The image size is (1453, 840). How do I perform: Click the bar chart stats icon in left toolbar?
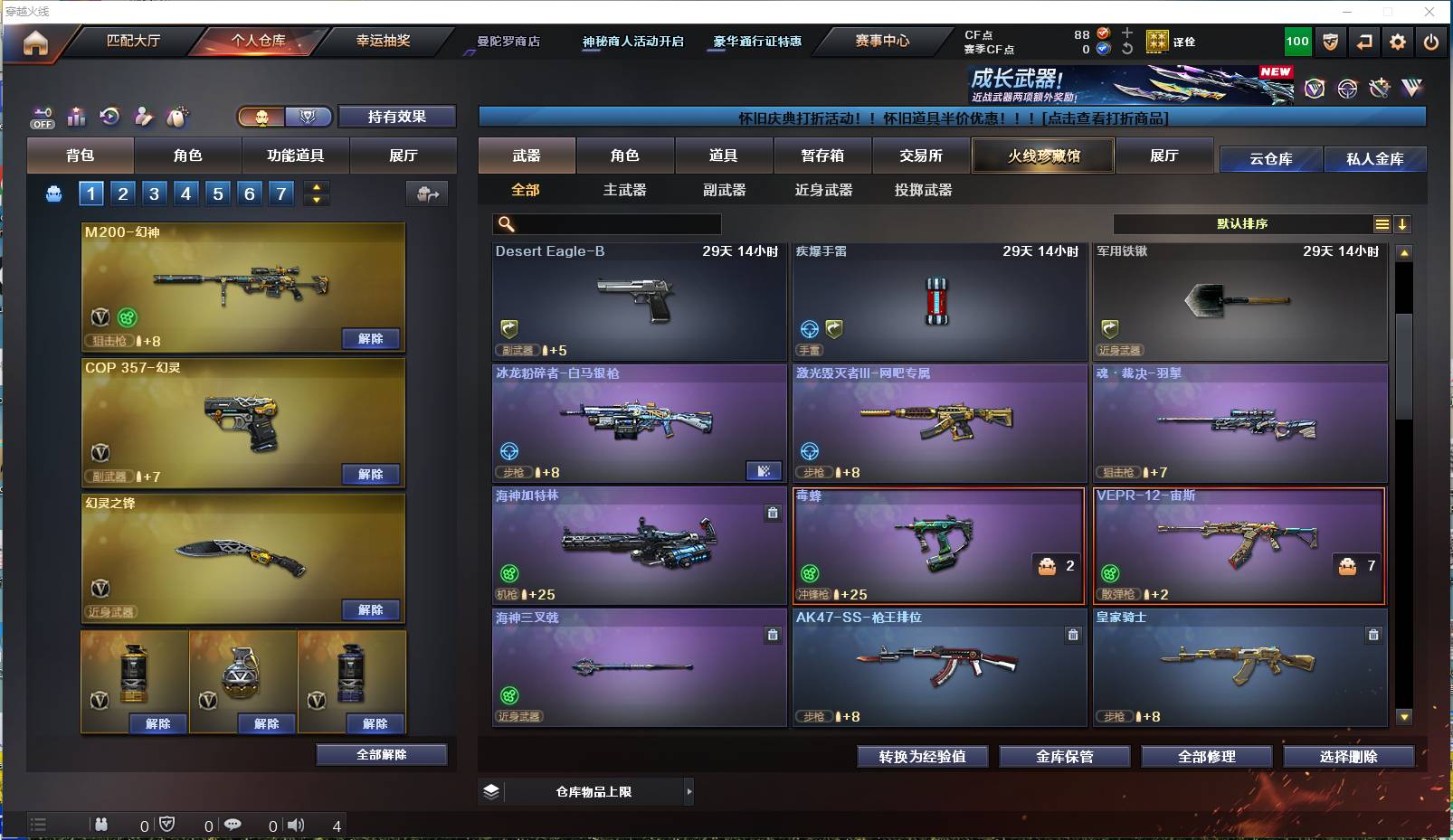pos(76,117)
